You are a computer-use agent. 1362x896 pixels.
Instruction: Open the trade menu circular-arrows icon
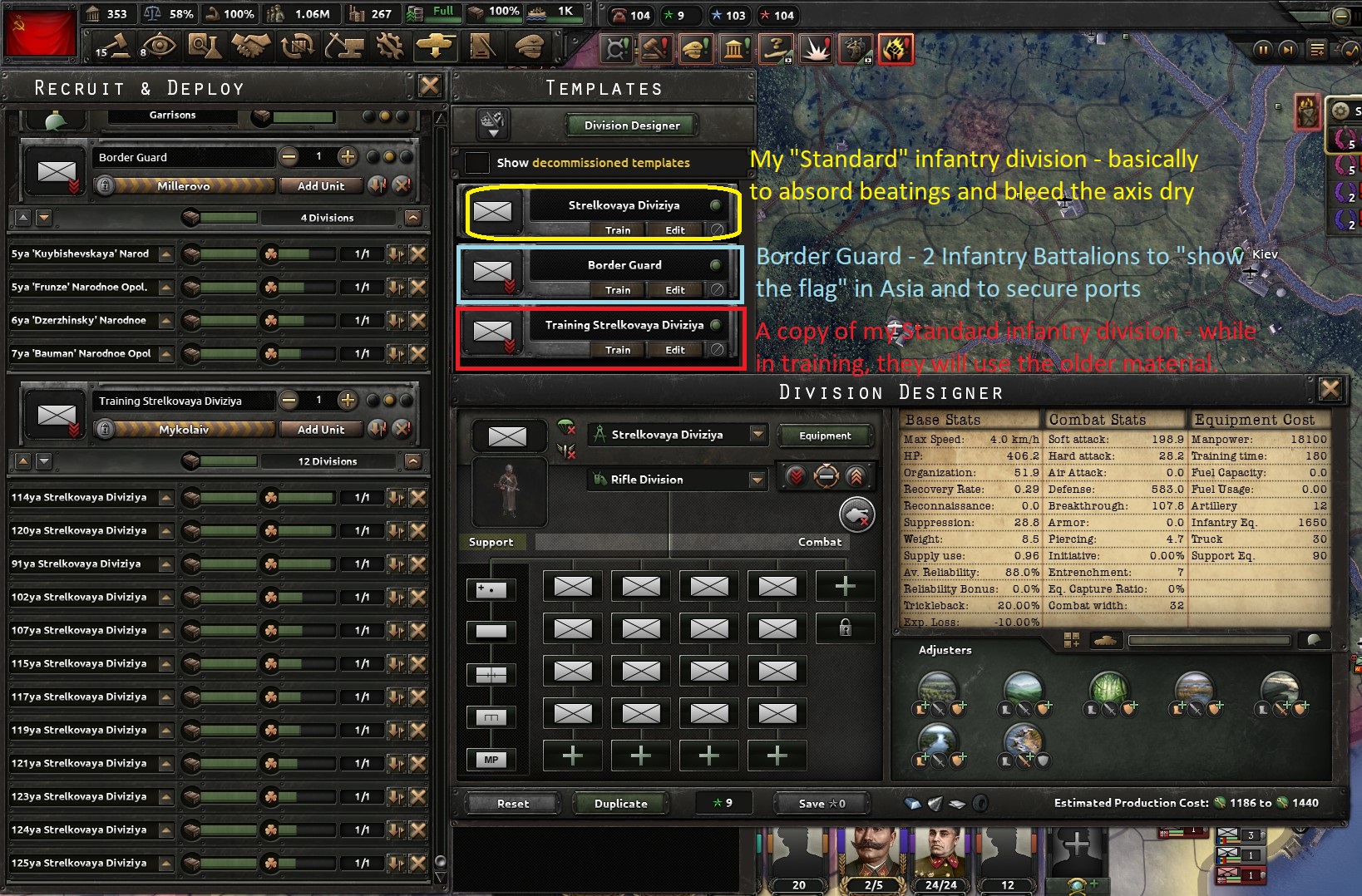(297, 47)
